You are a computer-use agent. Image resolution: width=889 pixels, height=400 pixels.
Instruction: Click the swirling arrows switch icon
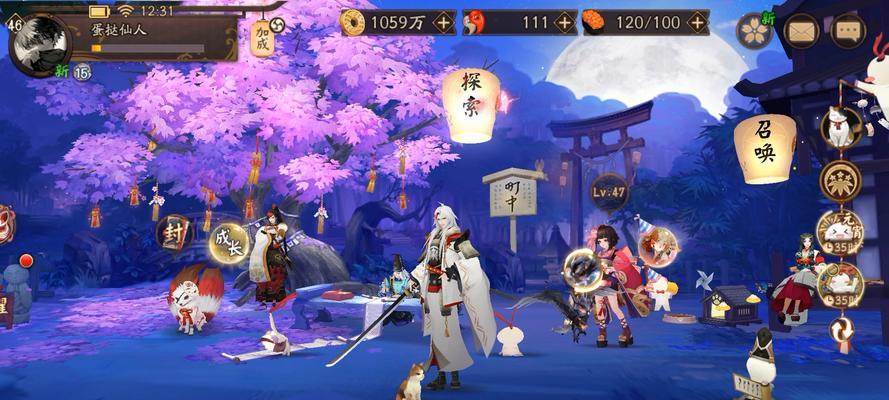[839, 329]
